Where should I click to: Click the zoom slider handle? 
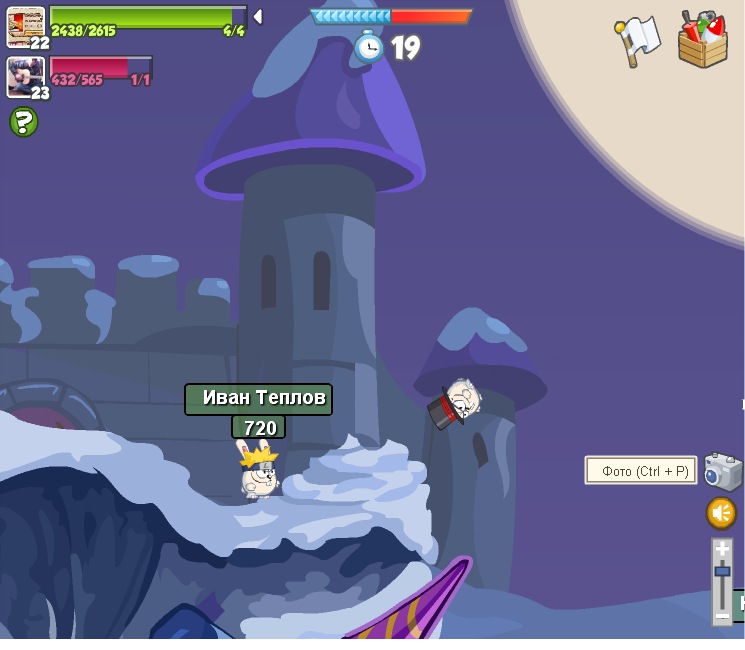[722, 572]
